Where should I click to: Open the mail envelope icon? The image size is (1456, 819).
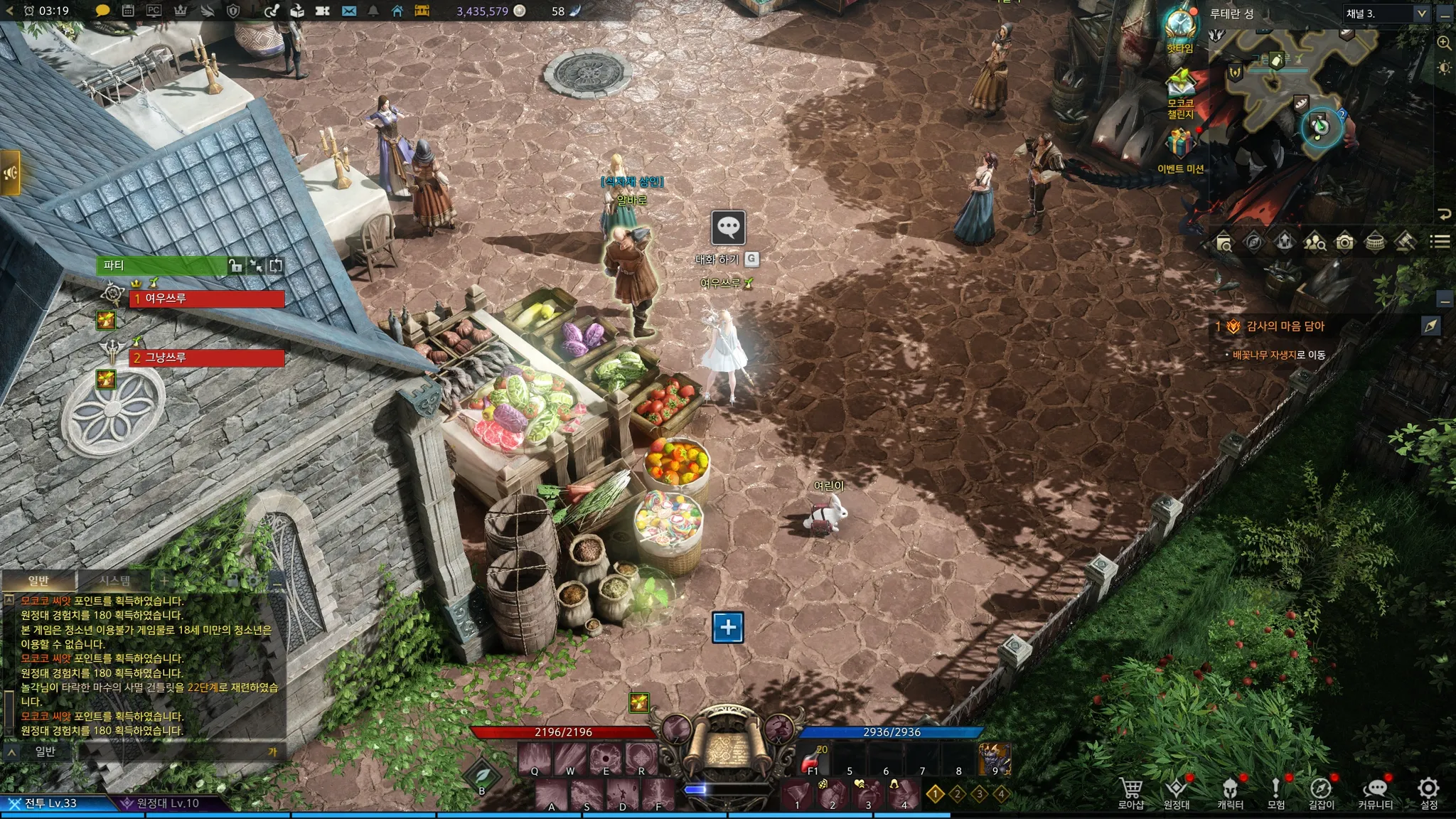tap(349, 11)
